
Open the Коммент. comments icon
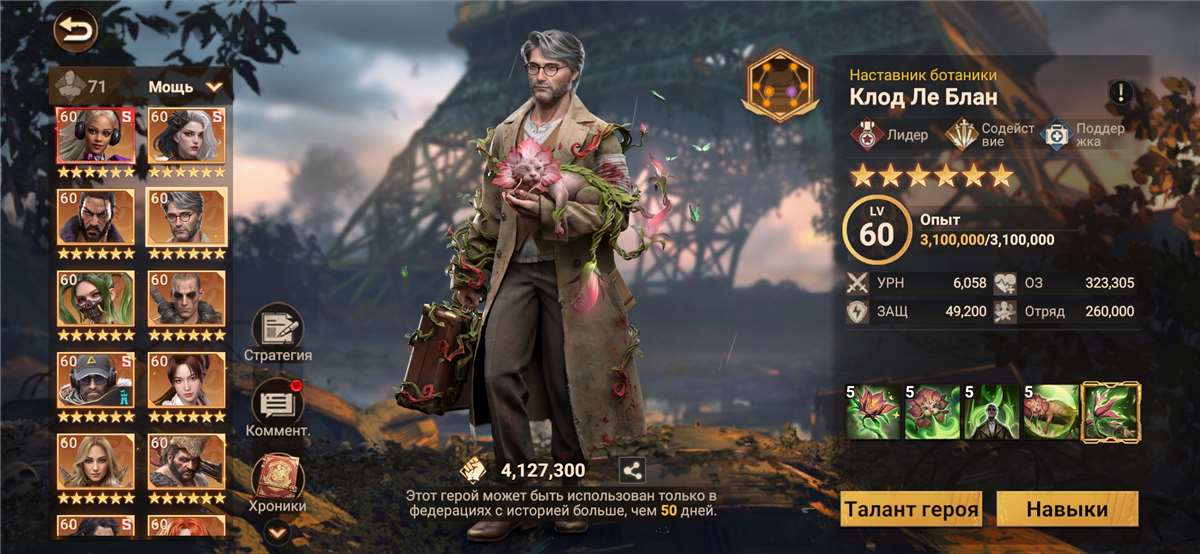(277, 403)
